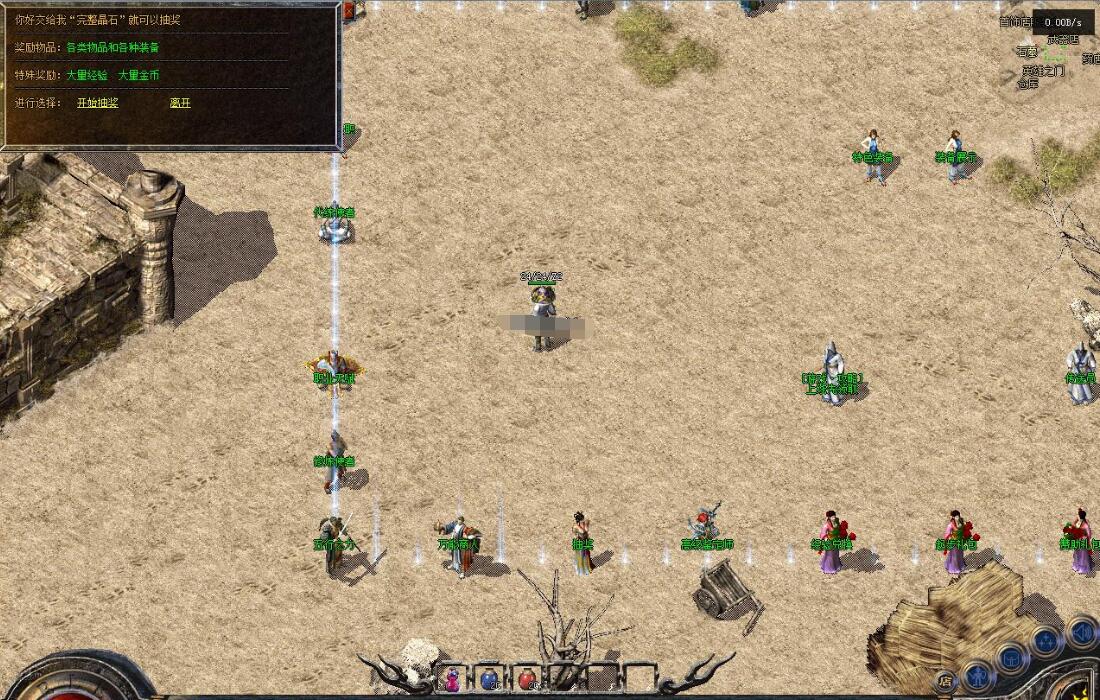Open the shop with the 店 button
This screenshot has width=1100, height=700.
pyautogui.click(x=946, y=682)
